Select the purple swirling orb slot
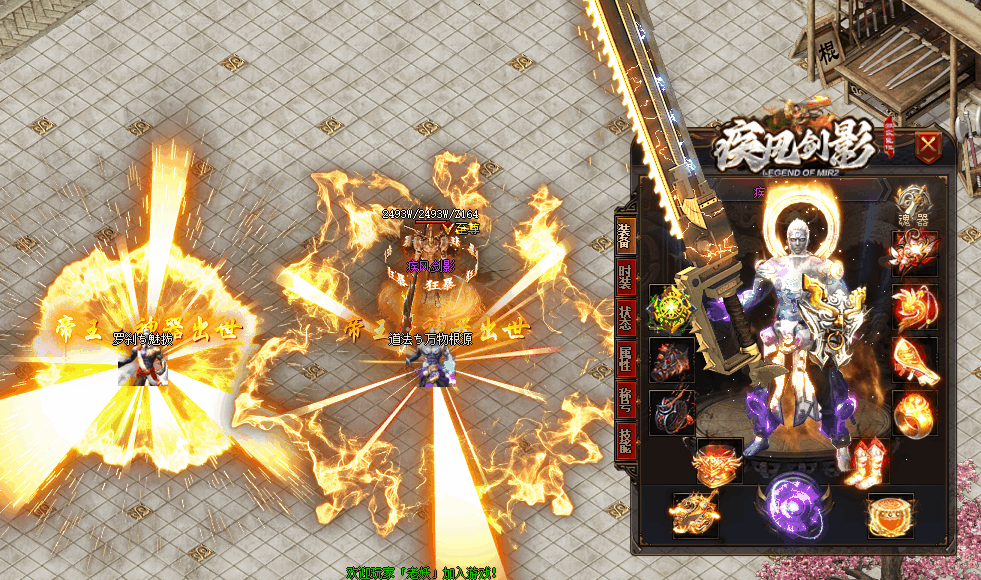This screenshot has height=580, width=981. point(793,505)
